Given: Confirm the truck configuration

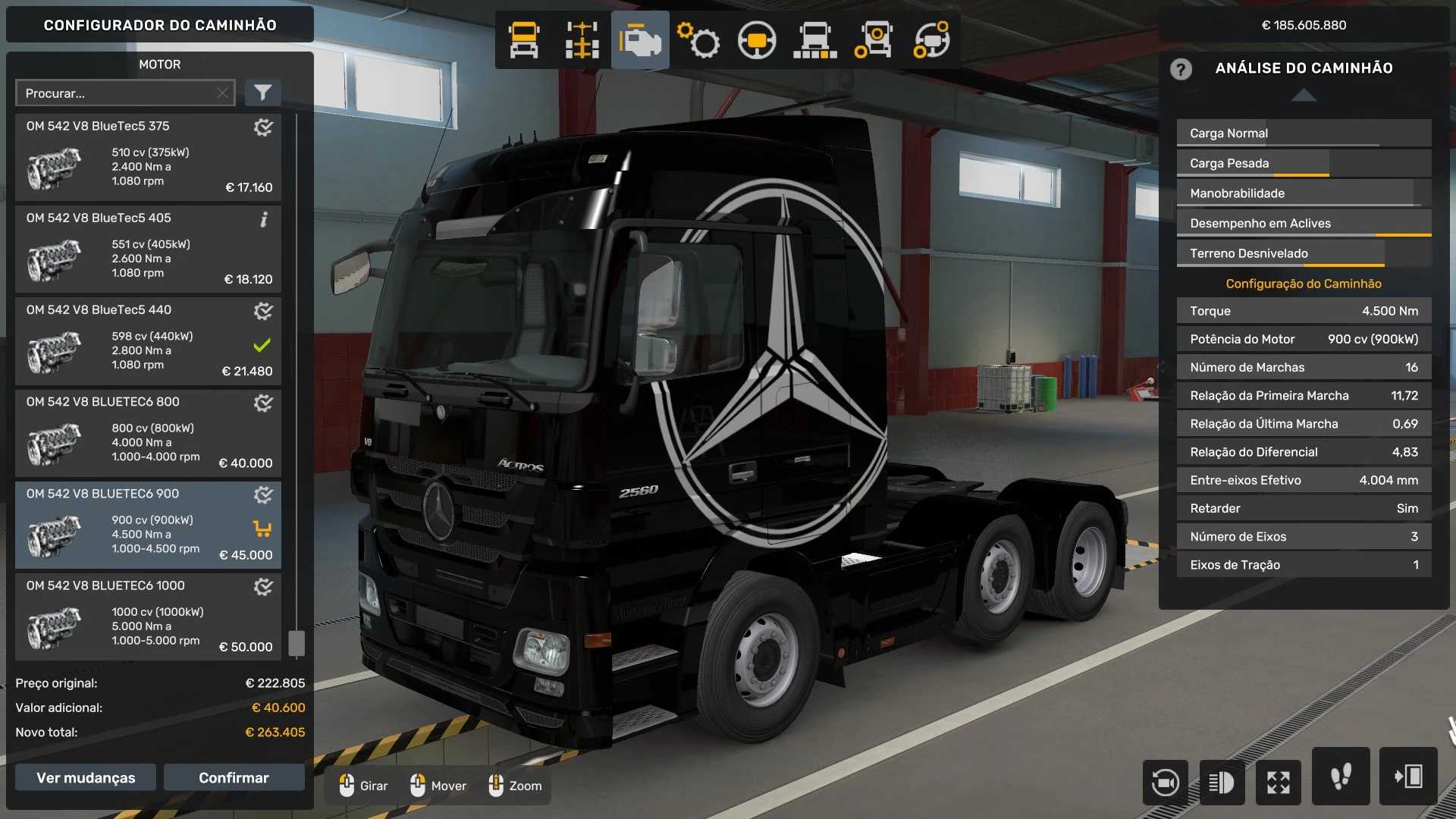Looking at the screenshot, I should click(234, 777).
